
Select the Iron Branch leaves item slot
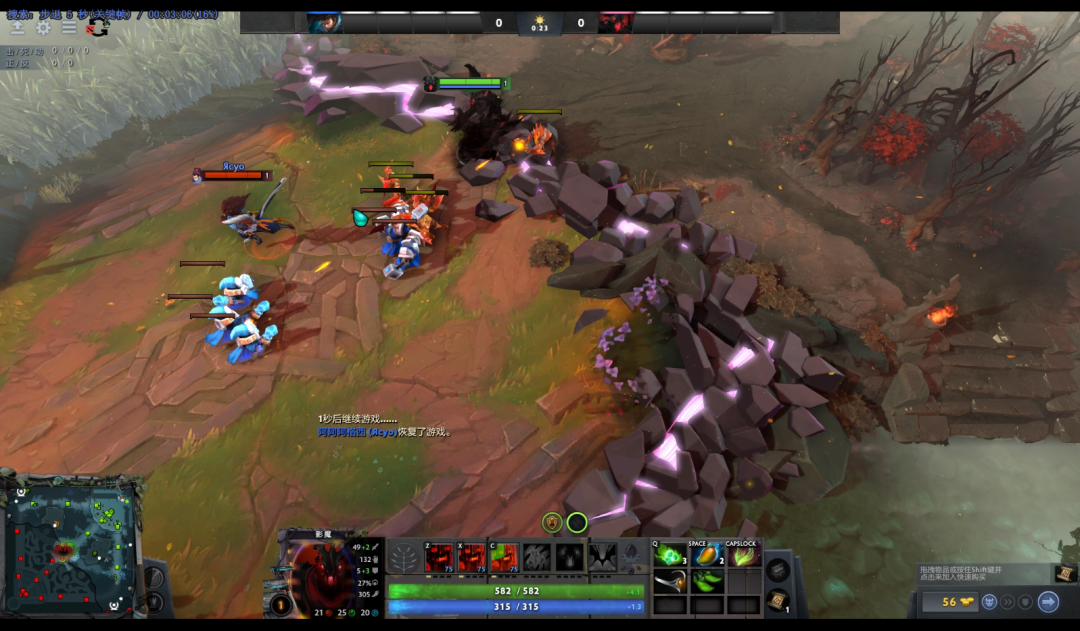[x=707, y=581]
